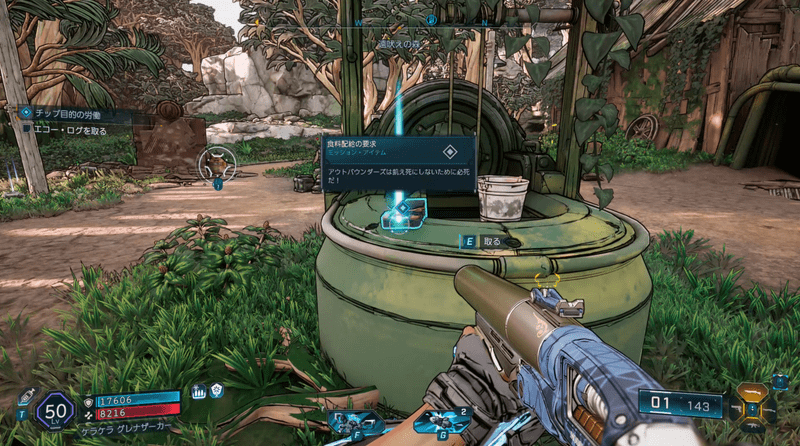
Task: Select the grenade ordnance icon labeled G
Action: [435, 422]
